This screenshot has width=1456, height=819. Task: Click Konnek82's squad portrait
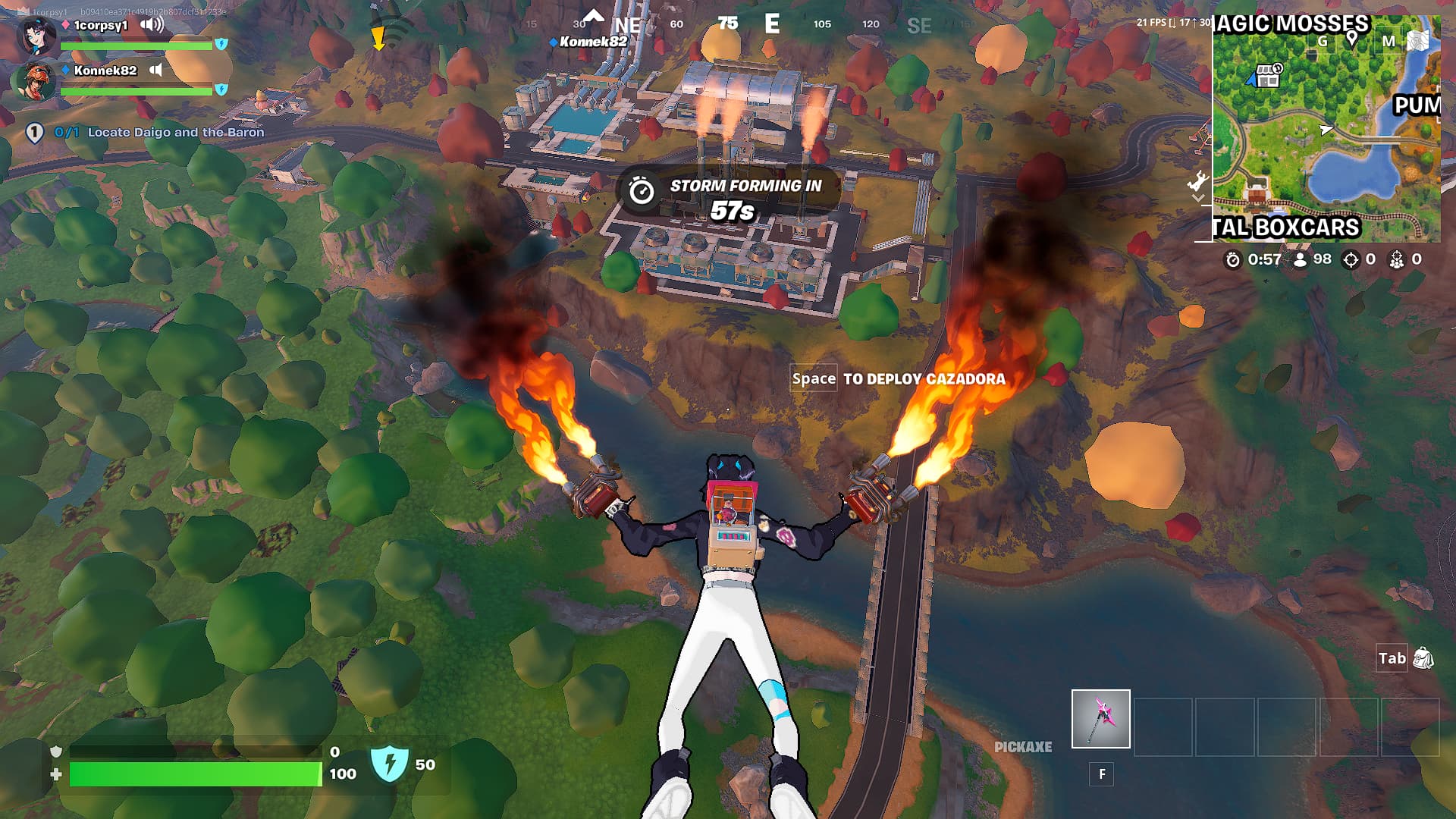coord(36,81)
